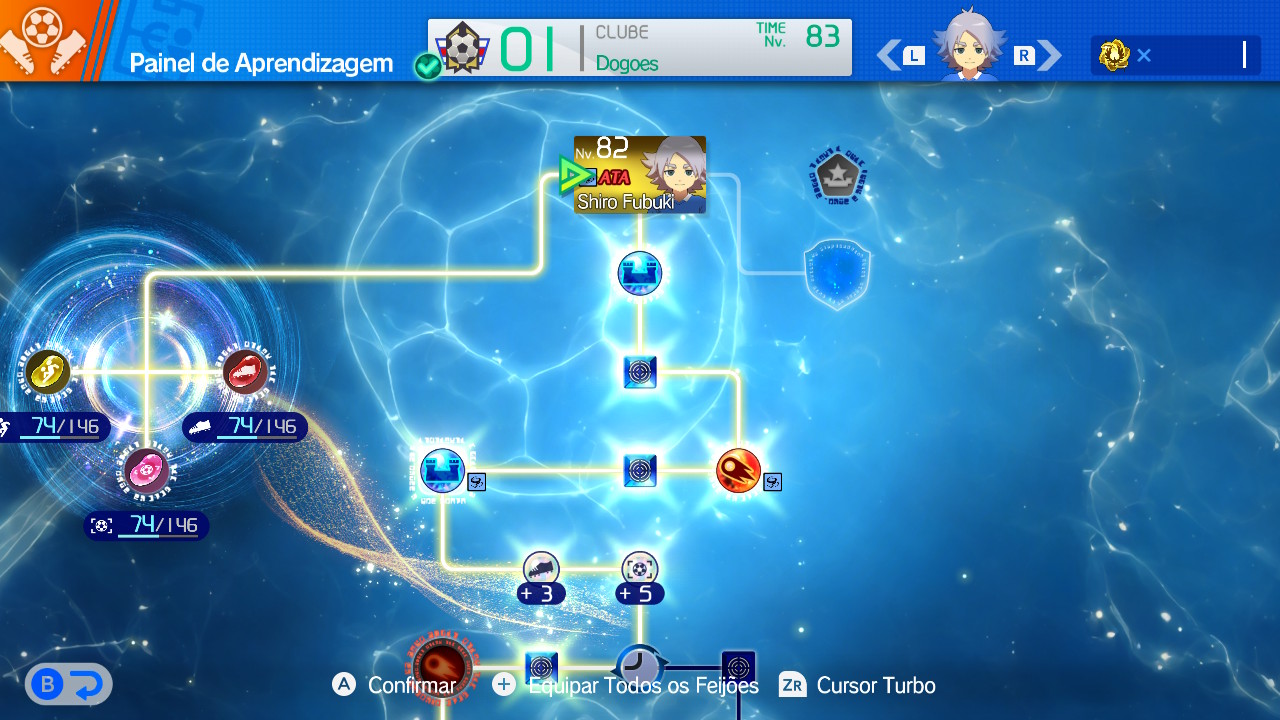Switch to the previous character arrow
Image resolution: width=1280 pixels, height=720 pixels.
click(x=888, y=55)
